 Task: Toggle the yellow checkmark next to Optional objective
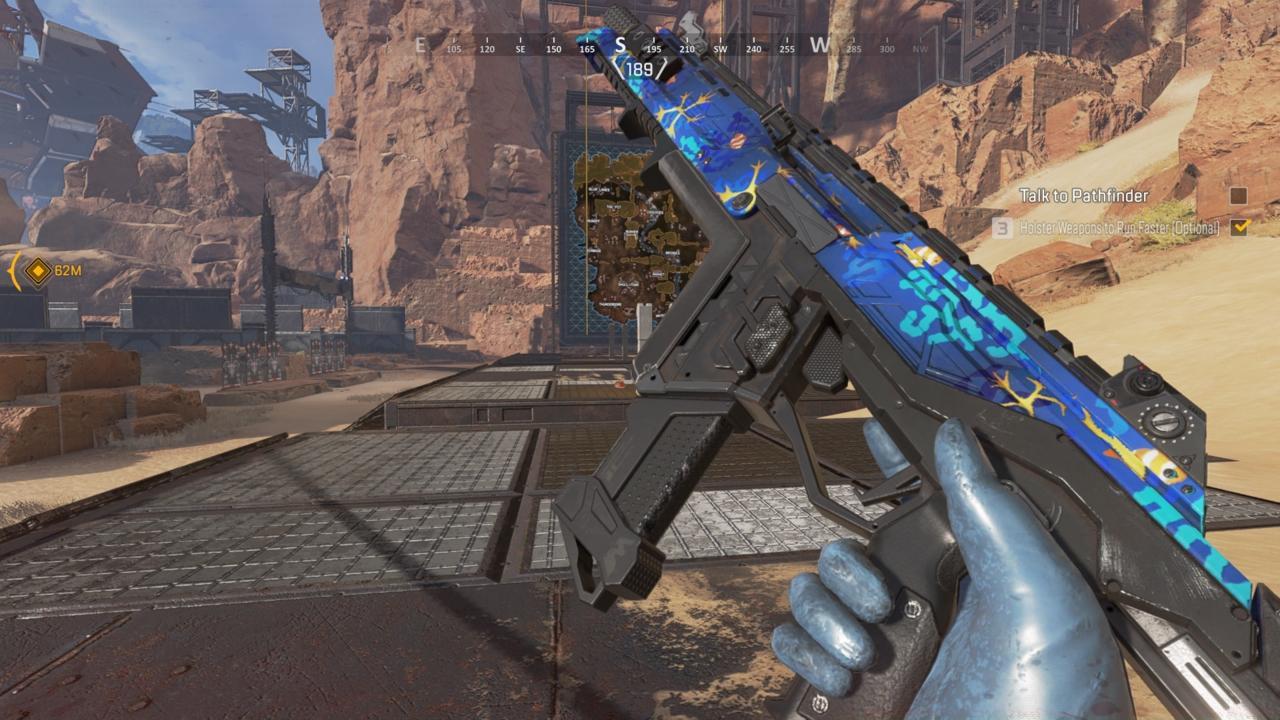(x=1241, y=228)
